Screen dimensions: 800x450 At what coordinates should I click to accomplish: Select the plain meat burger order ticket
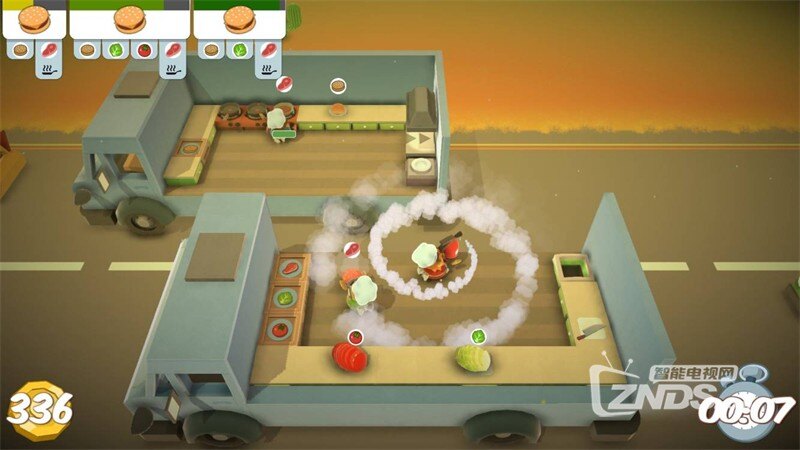point(34,19)
